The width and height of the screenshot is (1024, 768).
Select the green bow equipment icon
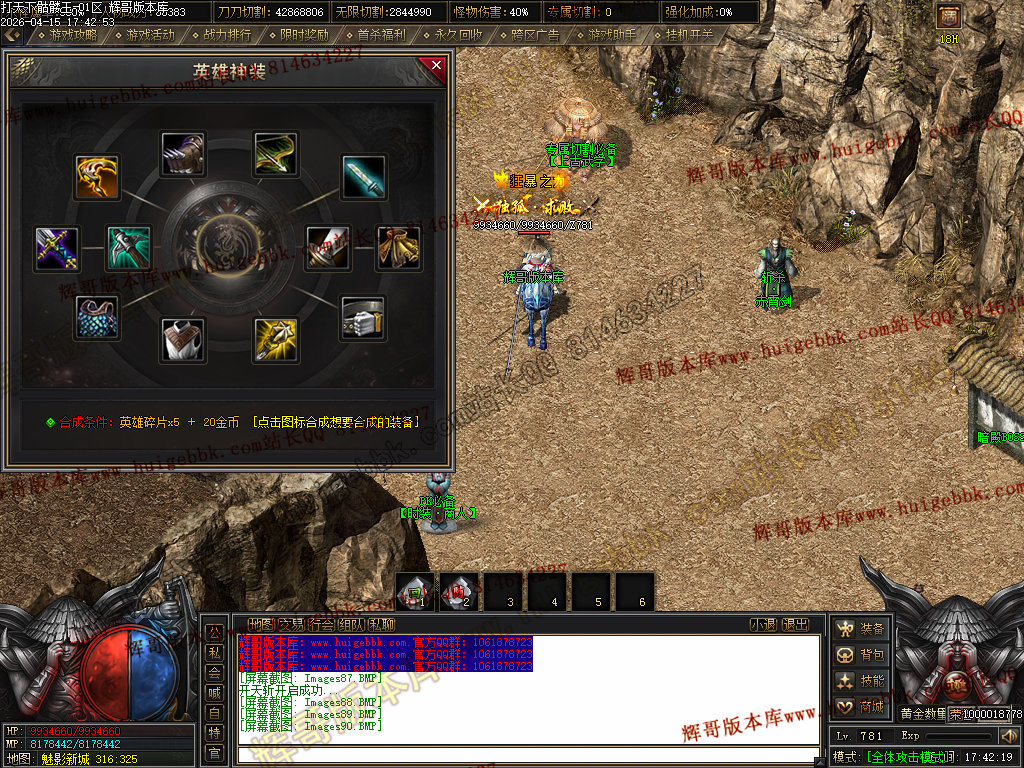(276, 155)
